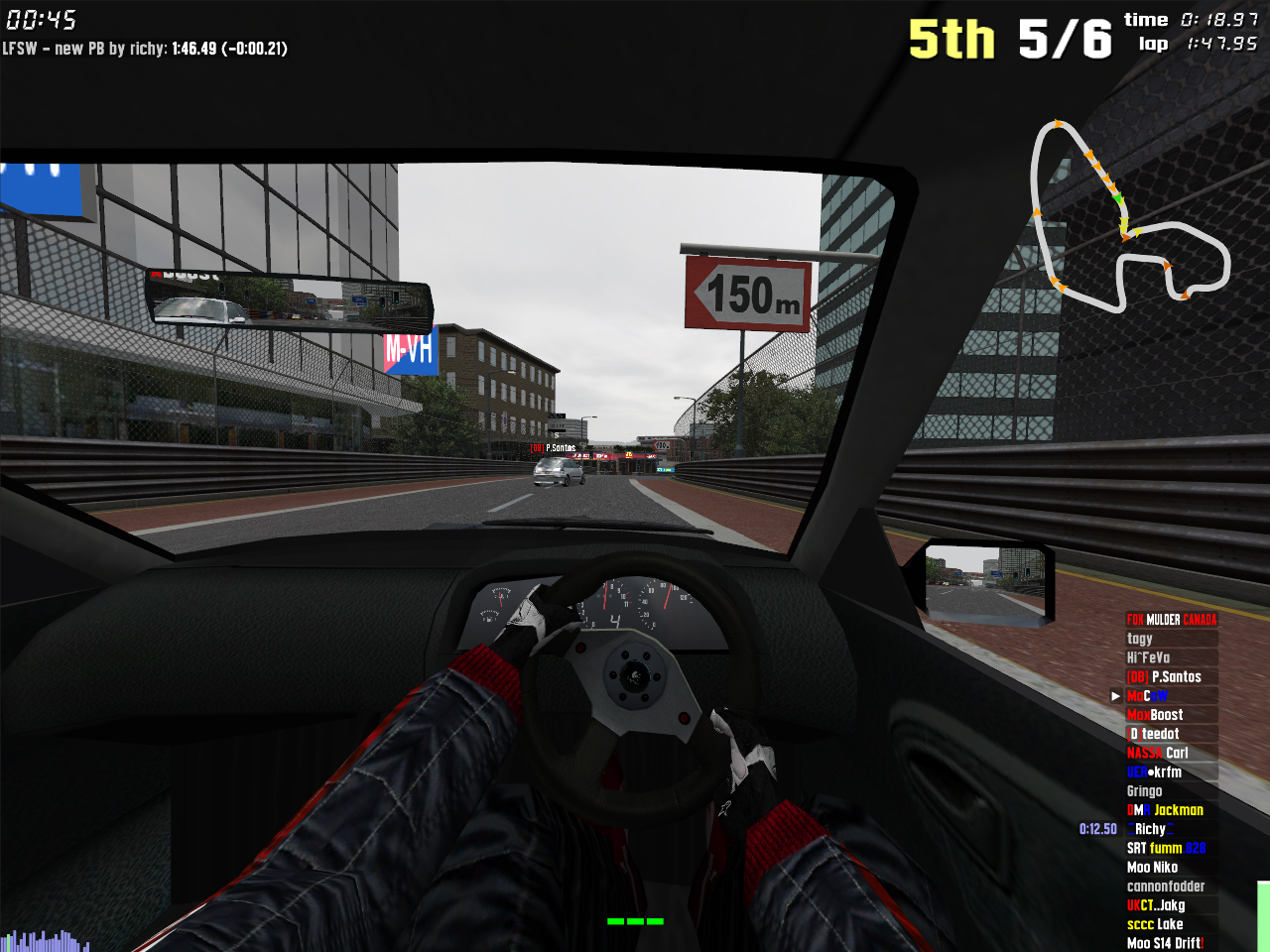Choose [D]teedot in the player list
This screenshot has width=1270, height=952.
1154,734
